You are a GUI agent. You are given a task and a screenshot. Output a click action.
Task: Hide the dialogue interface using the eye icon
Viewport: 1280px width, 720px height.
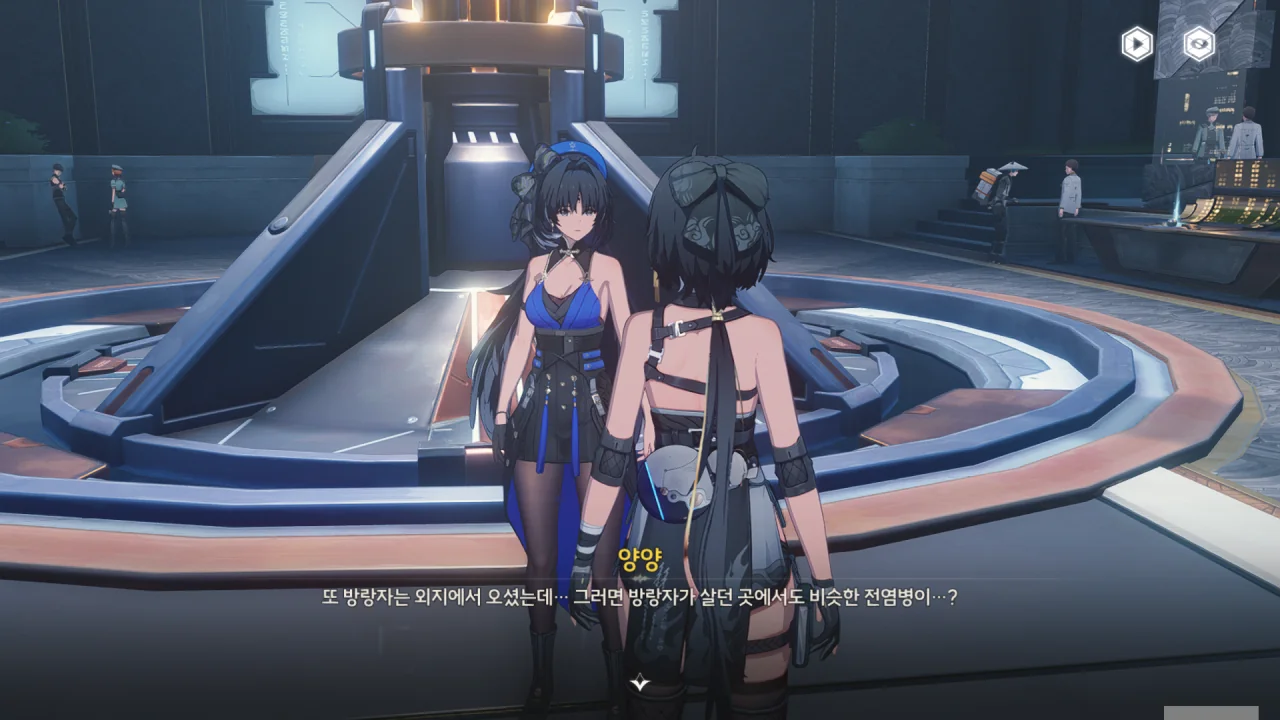(1199, 44)
